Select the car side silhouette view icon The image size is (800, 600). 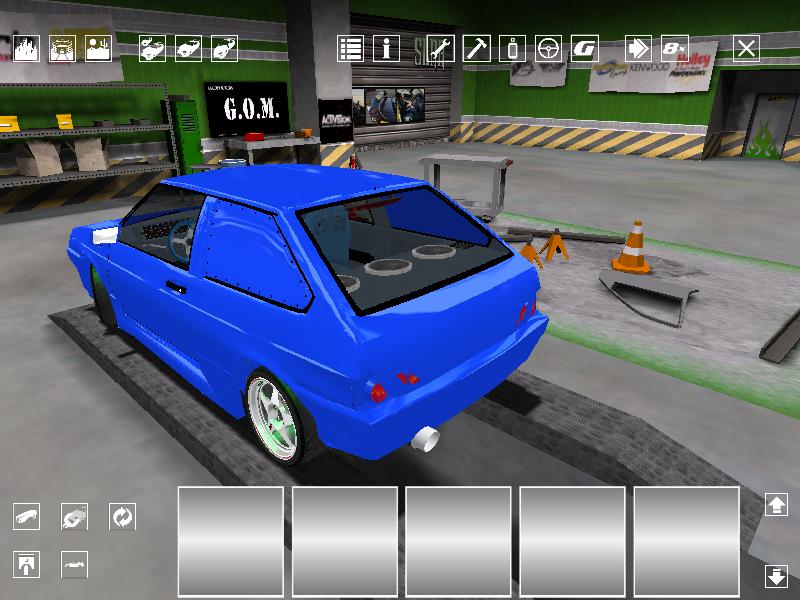[75, 564]
